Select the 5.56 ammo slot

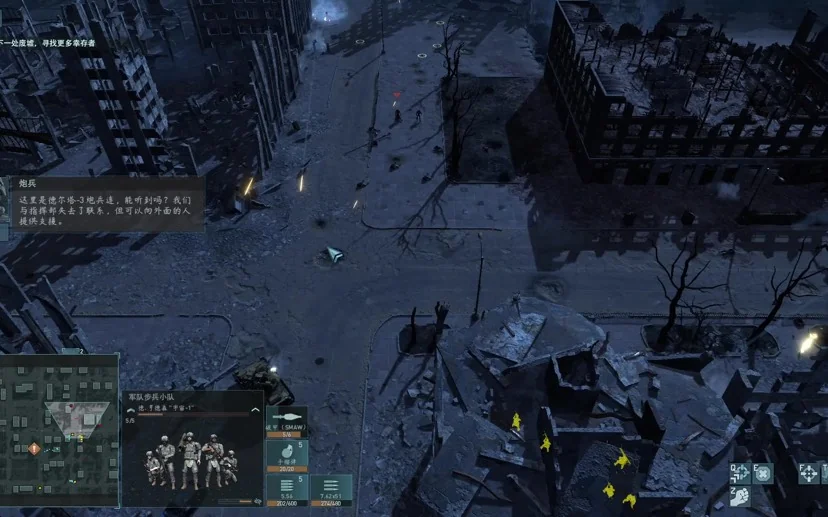[x=287, y=489]
